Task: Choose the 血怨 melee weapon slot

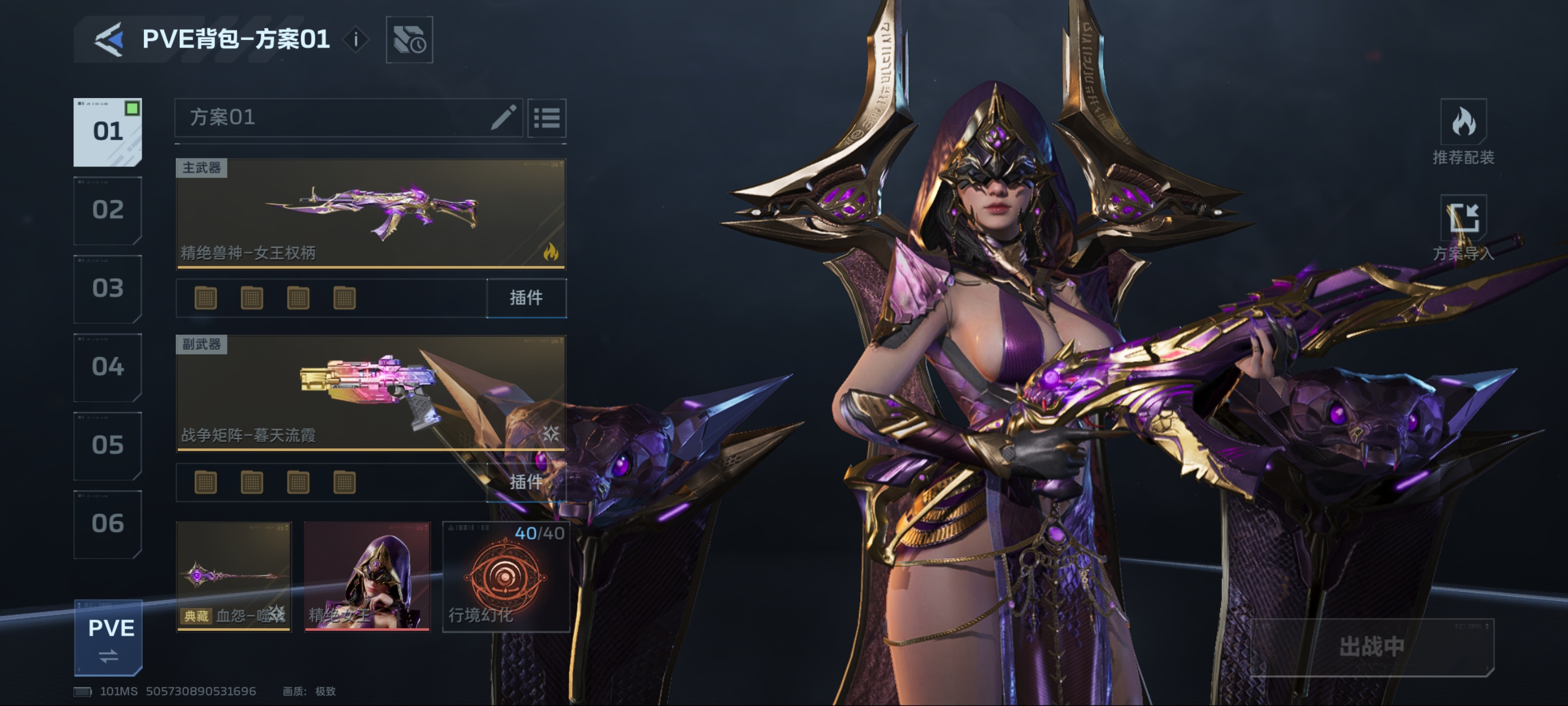Action: [234, 576]
